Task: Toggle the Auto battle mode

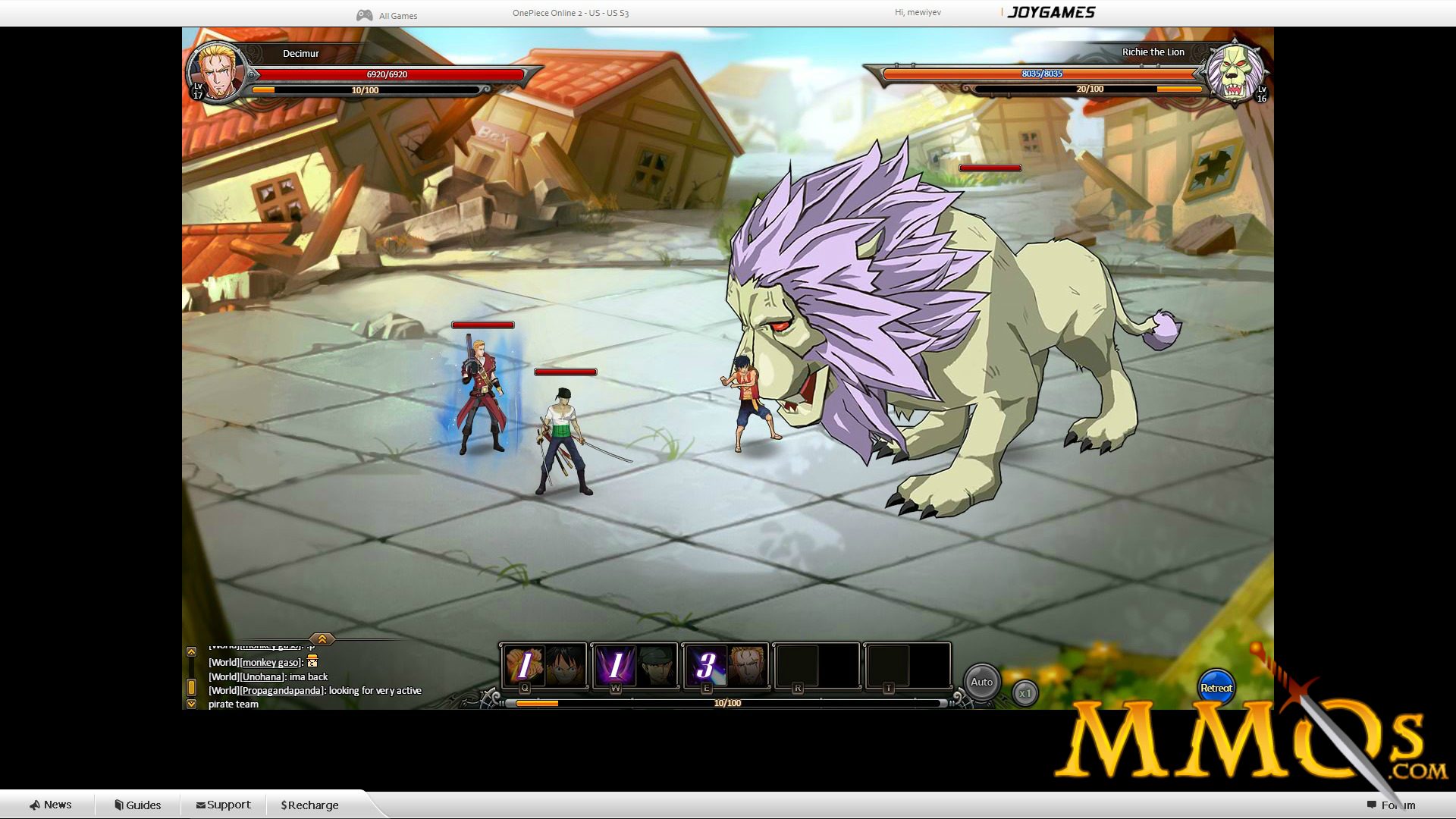Action: (983, 682)
